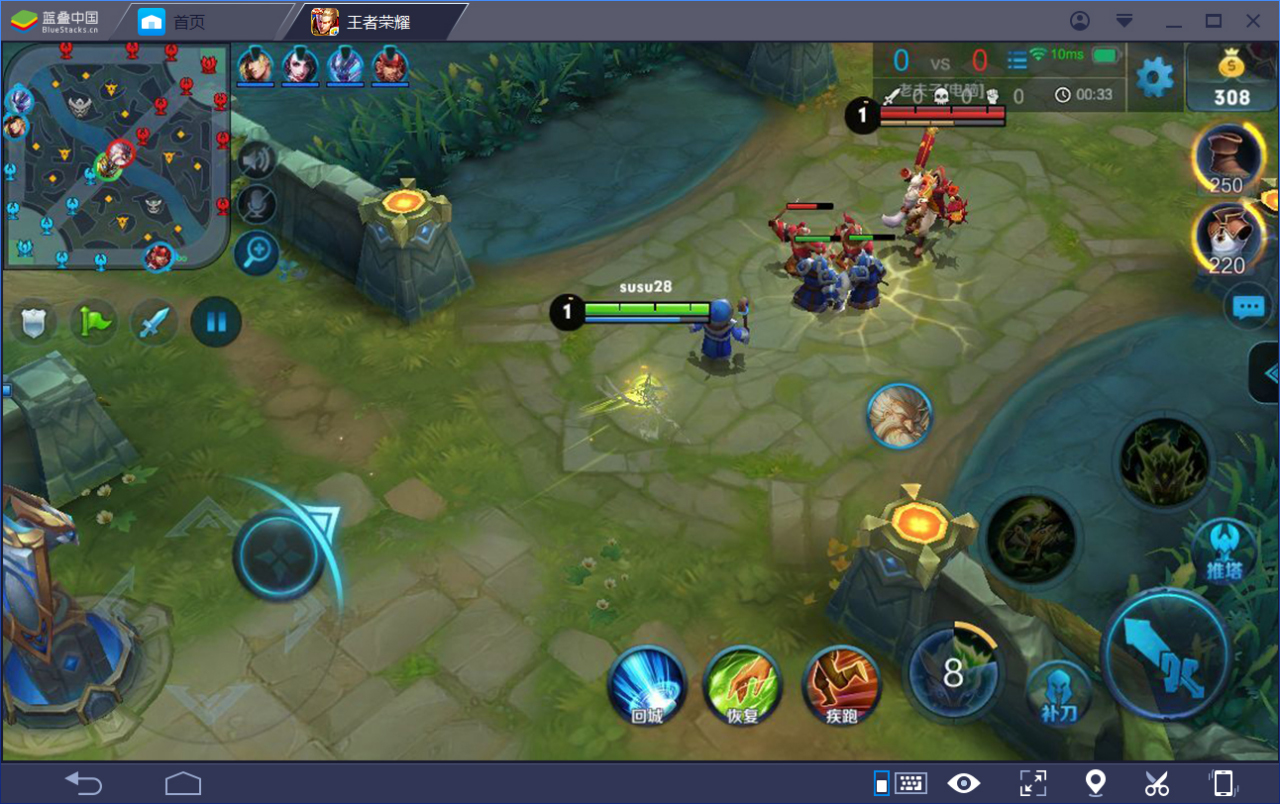This screenshot has height=804, width=1280.
Task: Send the shield defend signal
Action: [33, 322]
